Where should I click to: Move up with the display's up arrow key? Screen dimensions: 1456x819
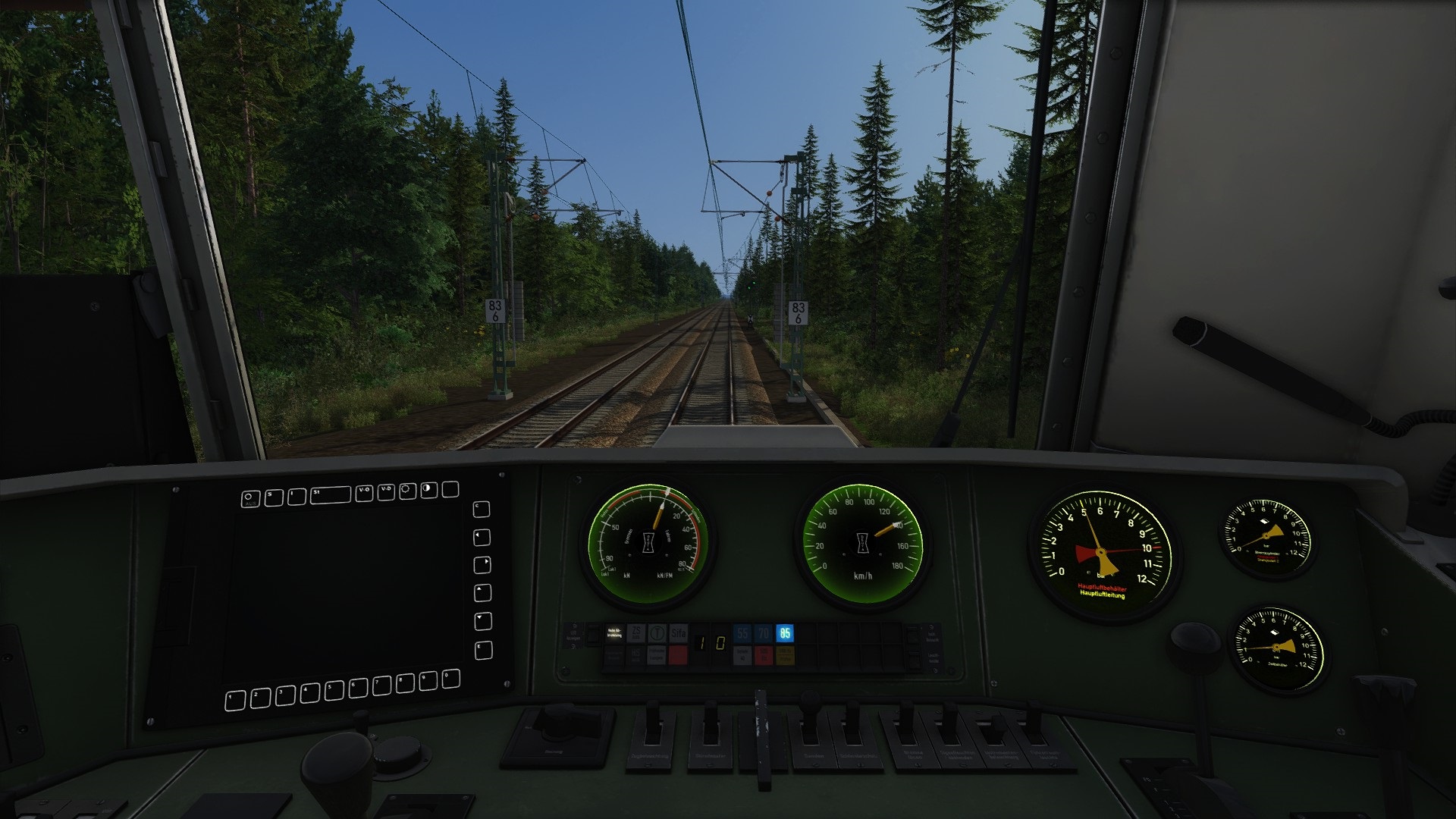point(482,593)
